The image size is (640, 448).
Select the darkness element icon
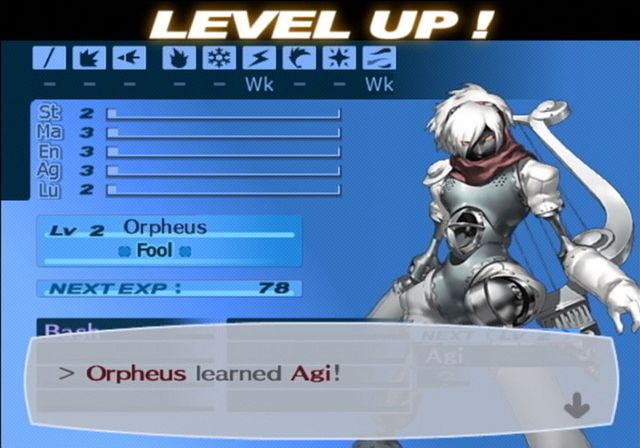(x=380, y=58)
